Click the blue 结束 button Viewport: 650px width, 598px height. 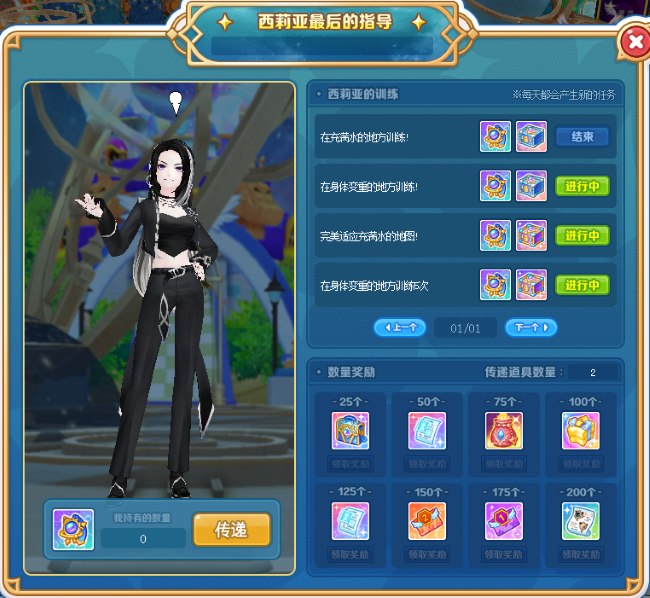point(582,137)
